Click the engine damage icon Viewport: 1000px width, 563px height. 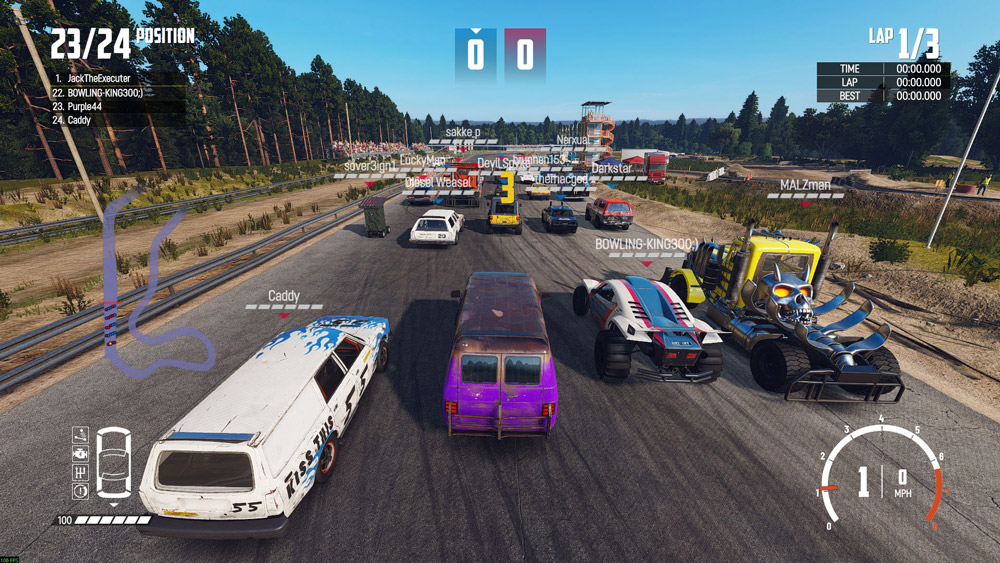click(80, 454)
